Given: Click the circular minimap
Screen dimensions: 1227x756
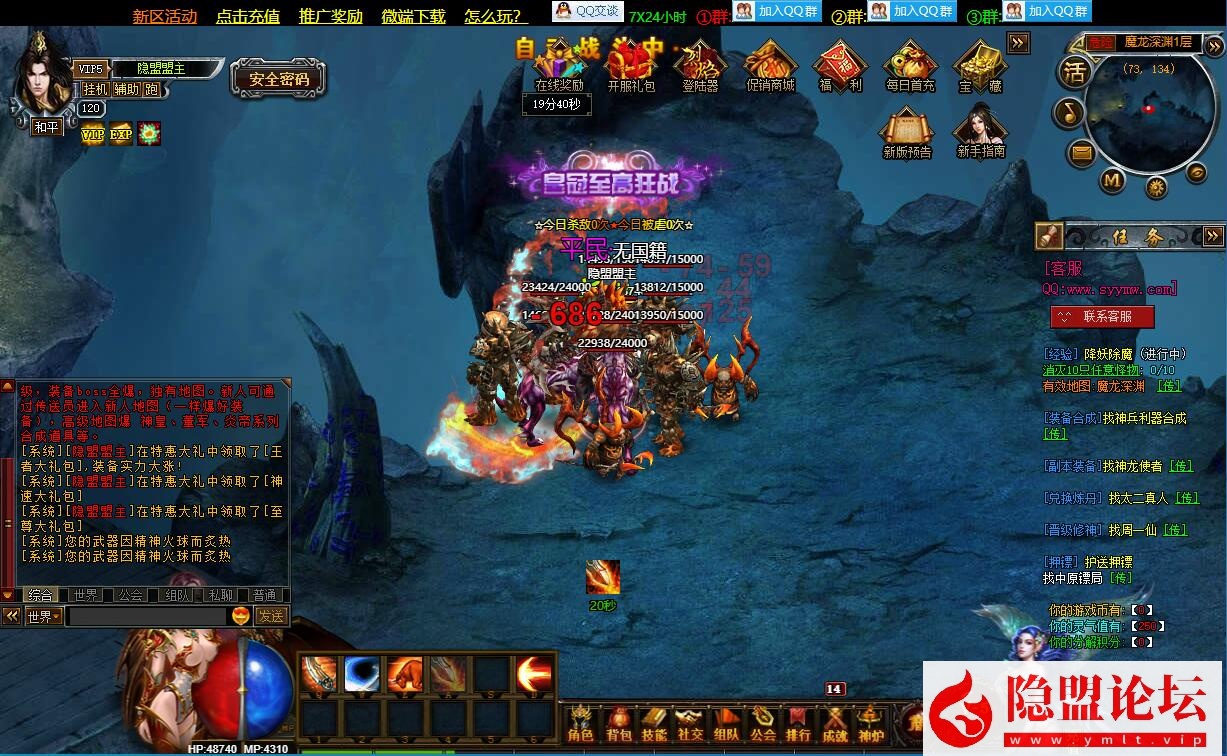Looking at the screenshot, I should (1146, 108).
